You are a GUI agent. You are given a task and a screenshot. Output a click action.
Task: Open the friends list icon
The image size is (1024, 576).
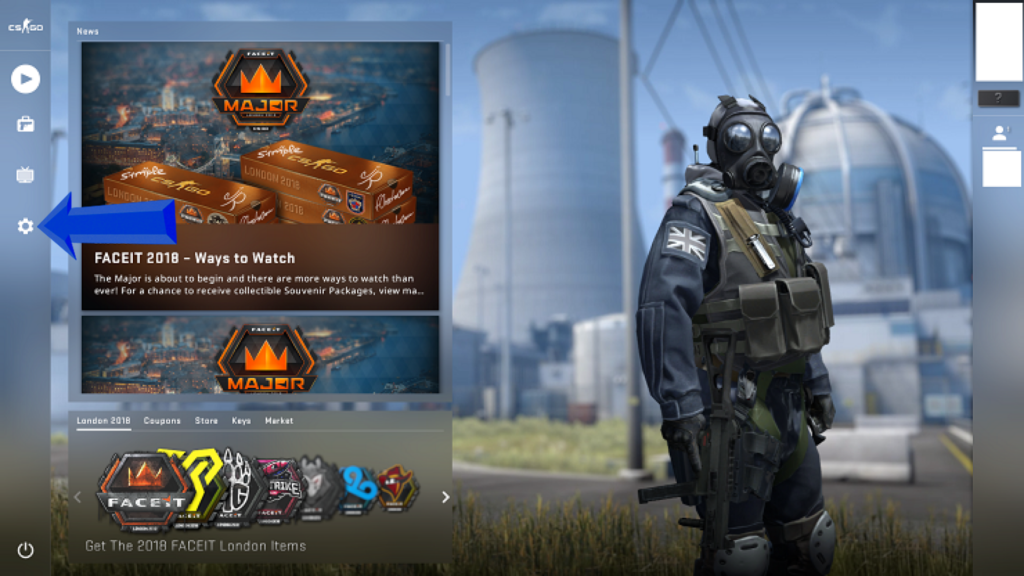pyautogui.click(x=998, y=133)
